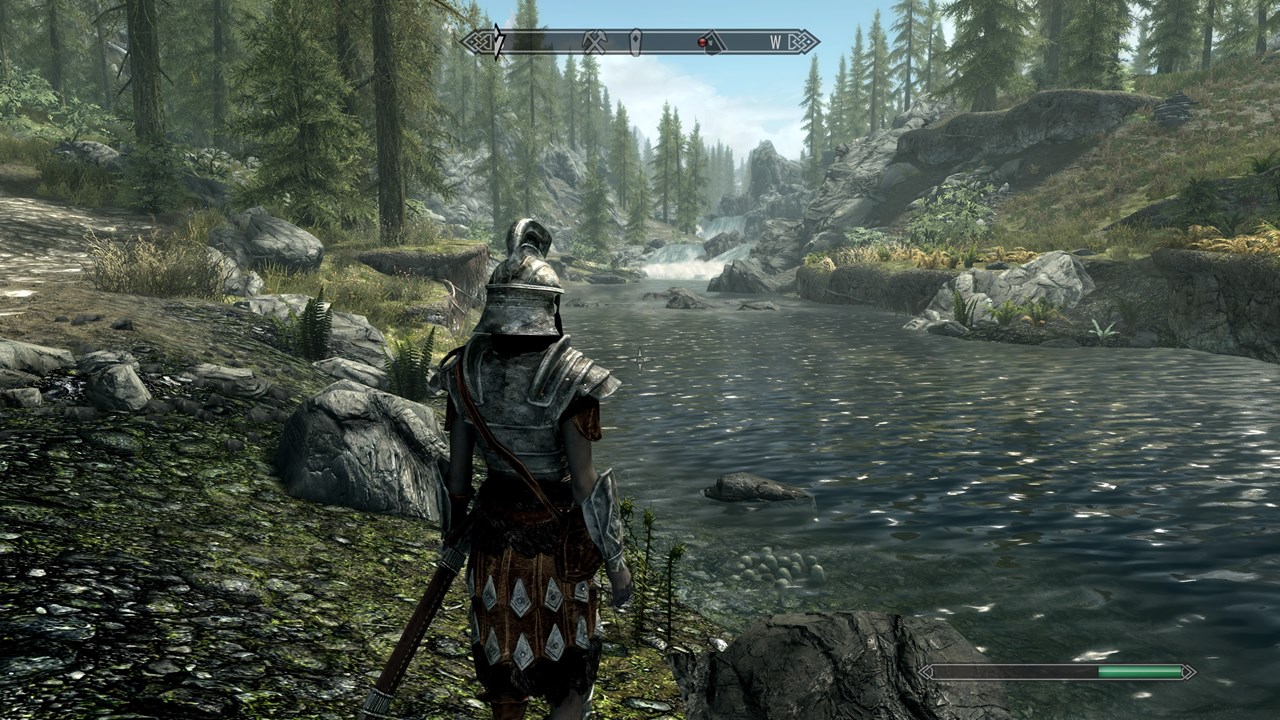This screenshot has height=720, width=1280.
Task: Select the standing stone marker on compass
Action: (x=635, y=42)
